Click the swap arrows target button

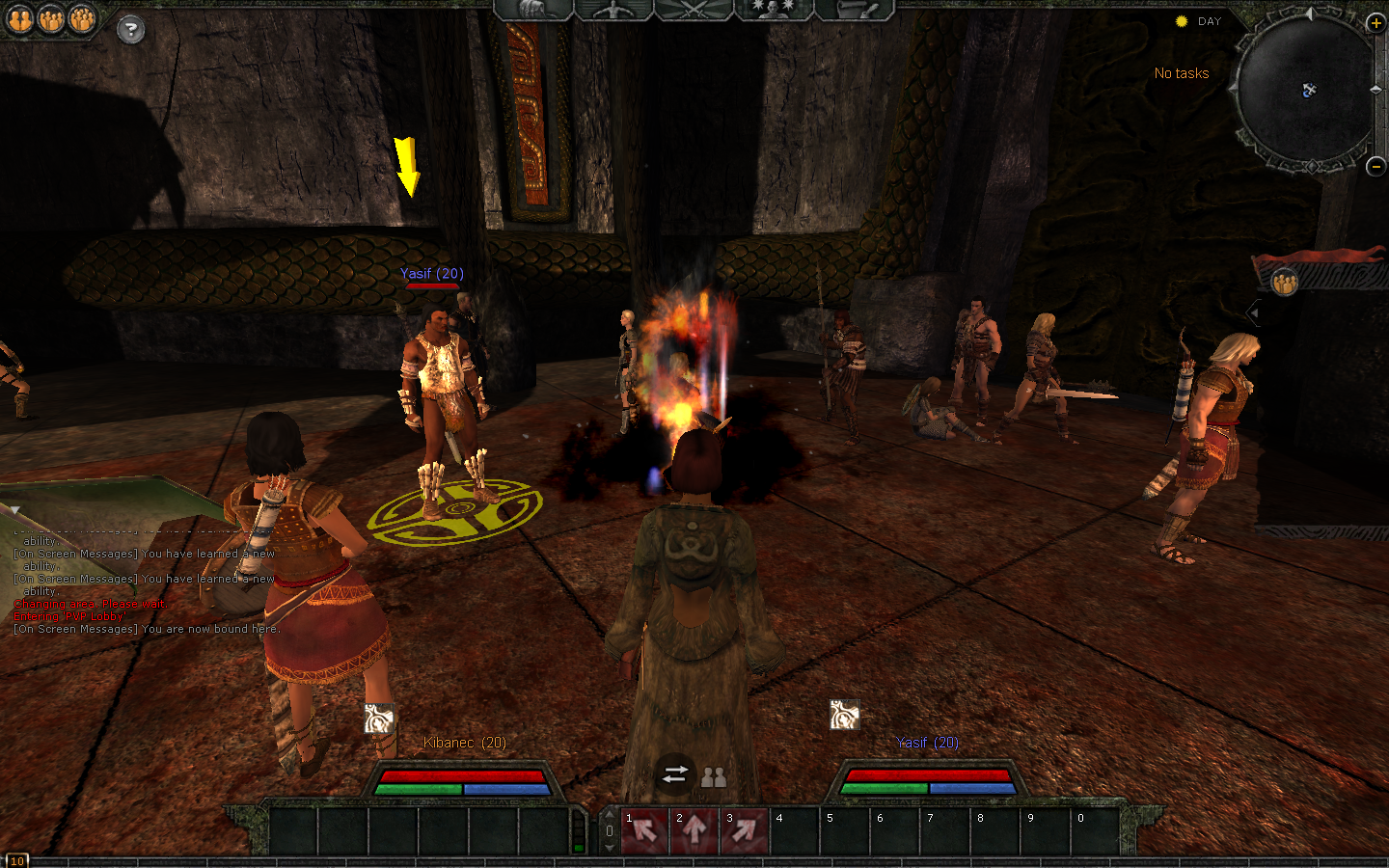click(675, 773)
